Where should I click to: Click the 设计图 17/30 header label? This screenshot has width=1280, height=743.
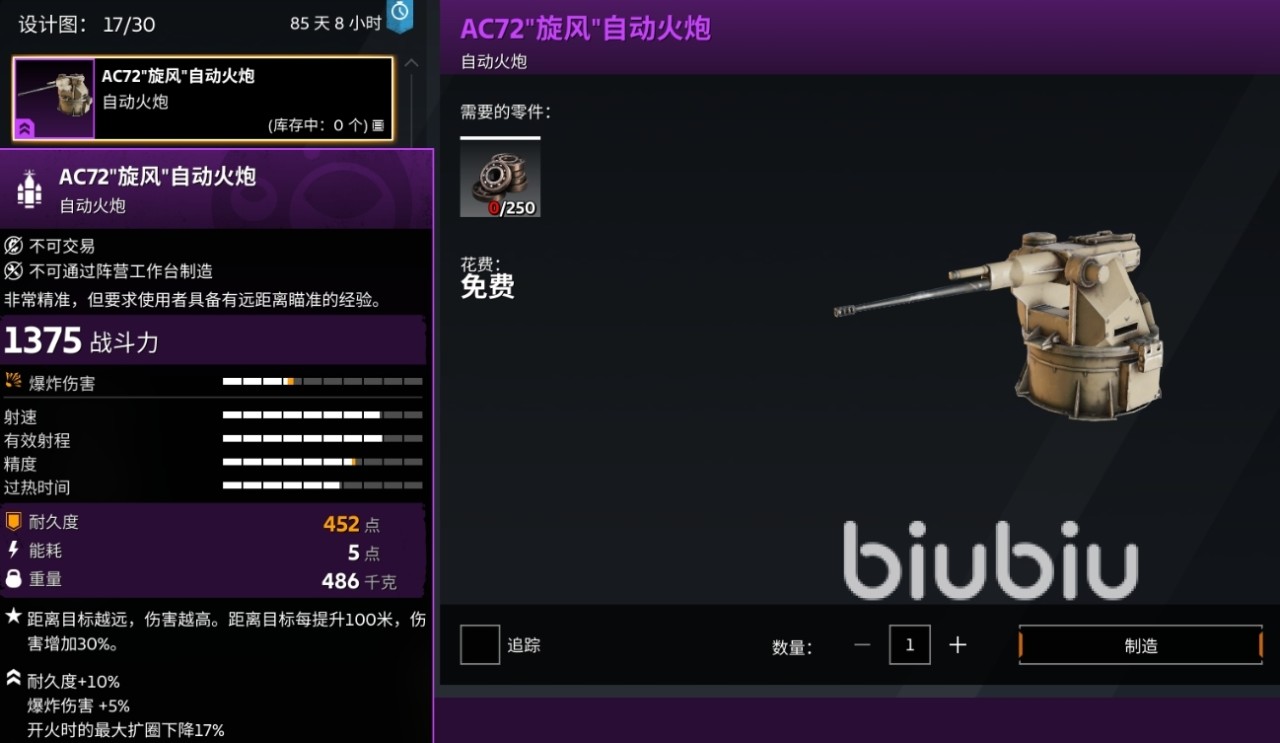click(85, 22)
